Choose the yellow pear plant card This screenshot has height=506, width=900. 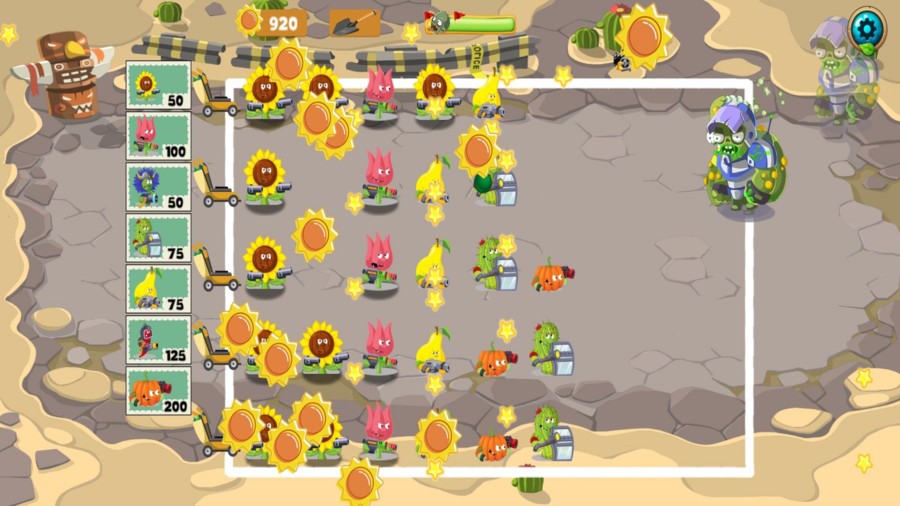point(158,289)
